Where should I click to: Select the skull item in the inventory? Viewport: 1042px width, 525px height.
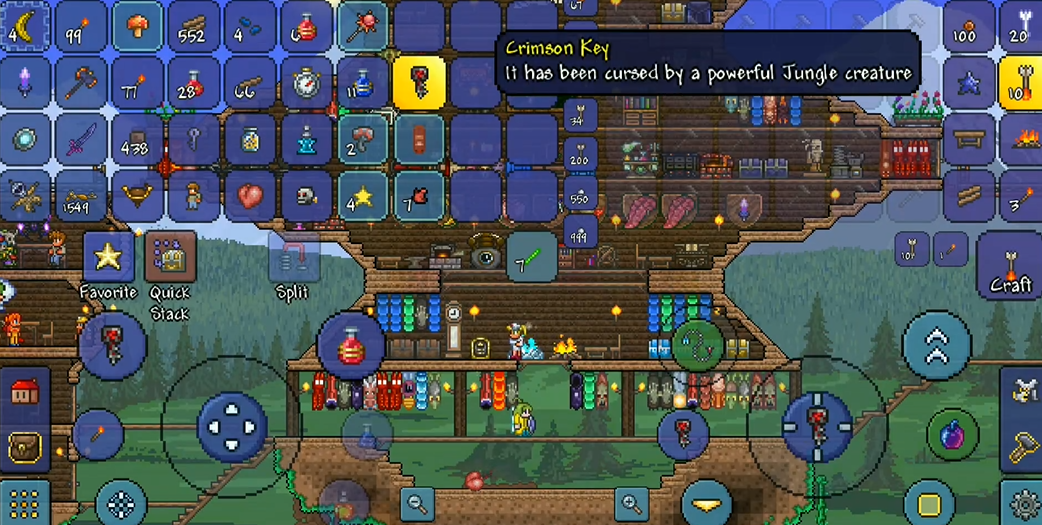(x=306, y=196)
